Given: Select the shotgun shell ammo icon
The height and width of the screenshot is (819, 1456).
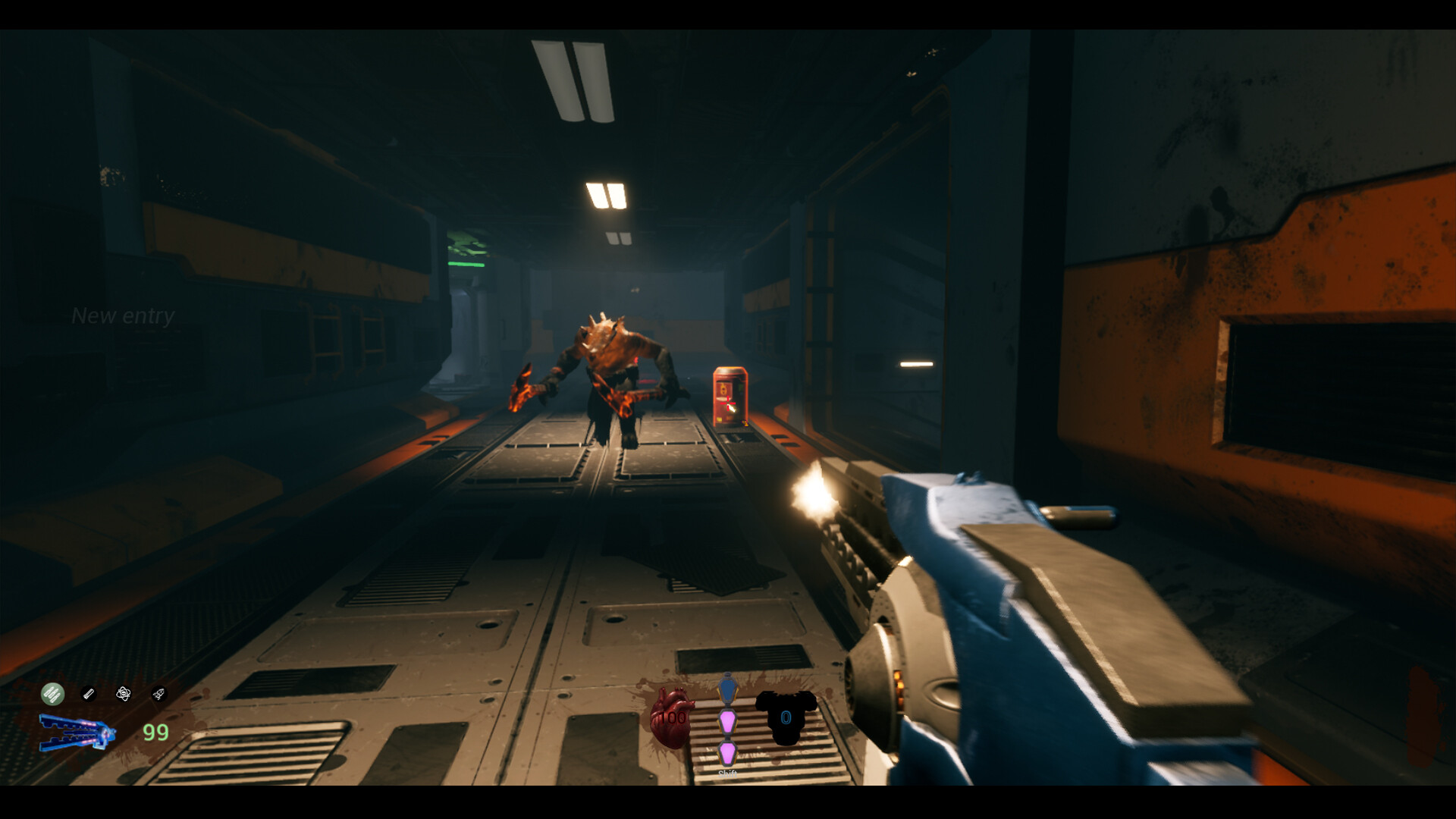Looking at the screenshot, I should 89,693.
